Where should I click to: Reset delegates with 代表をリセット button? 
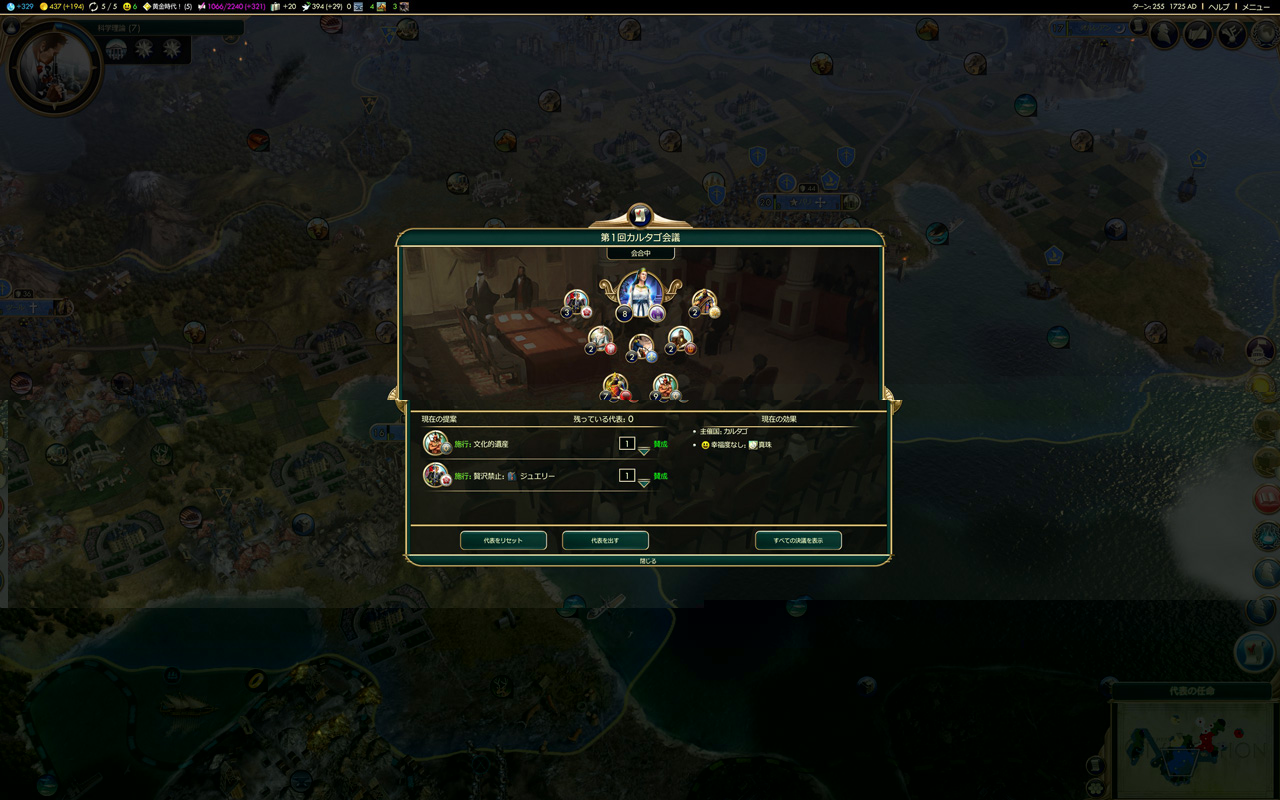tap(503, 541)
